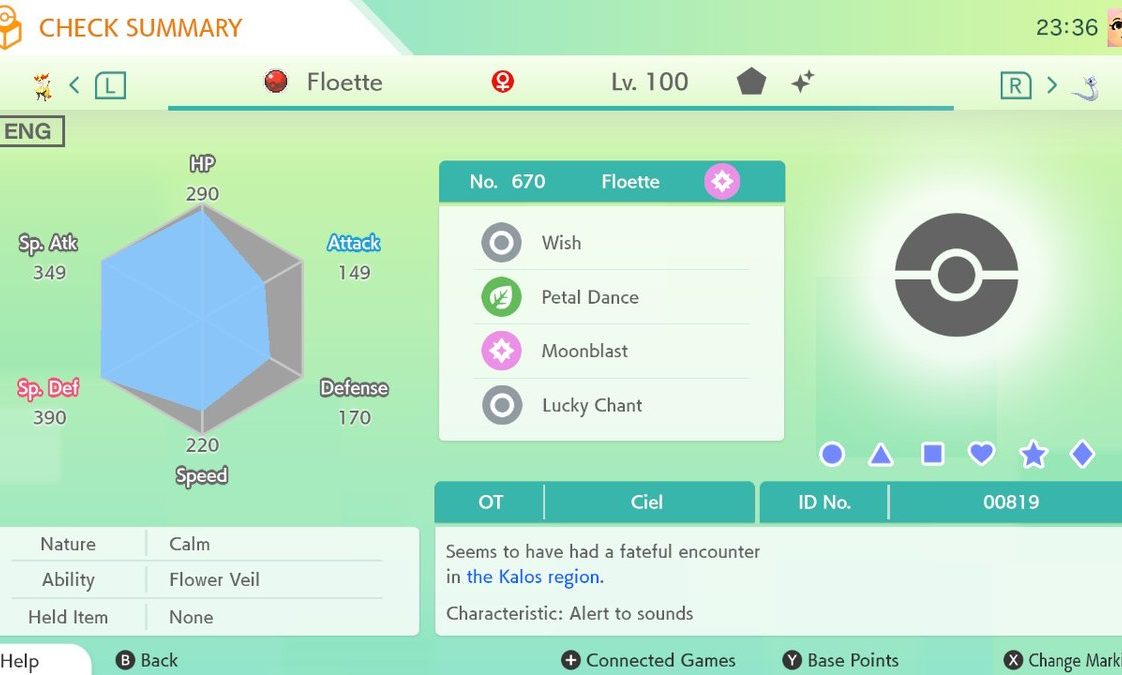The height and width of the screenshot is (675, 1122).
Task: Toggle the star marking
Action: click(1033, 455)
